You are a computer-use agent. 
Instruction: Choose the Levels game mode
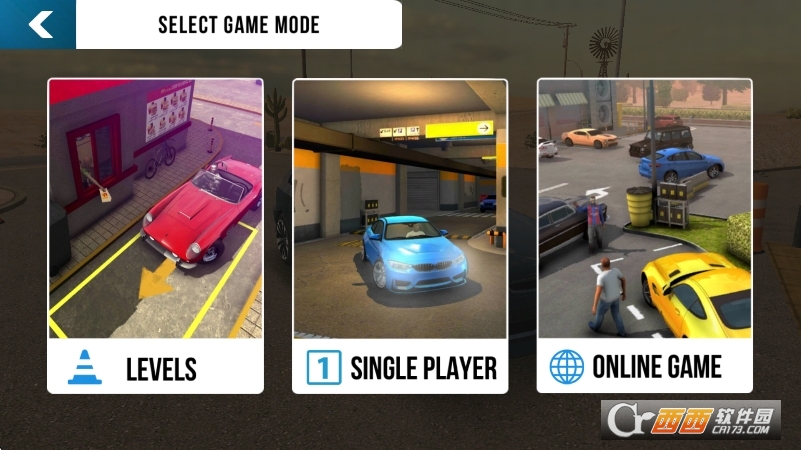pos(155,236)
